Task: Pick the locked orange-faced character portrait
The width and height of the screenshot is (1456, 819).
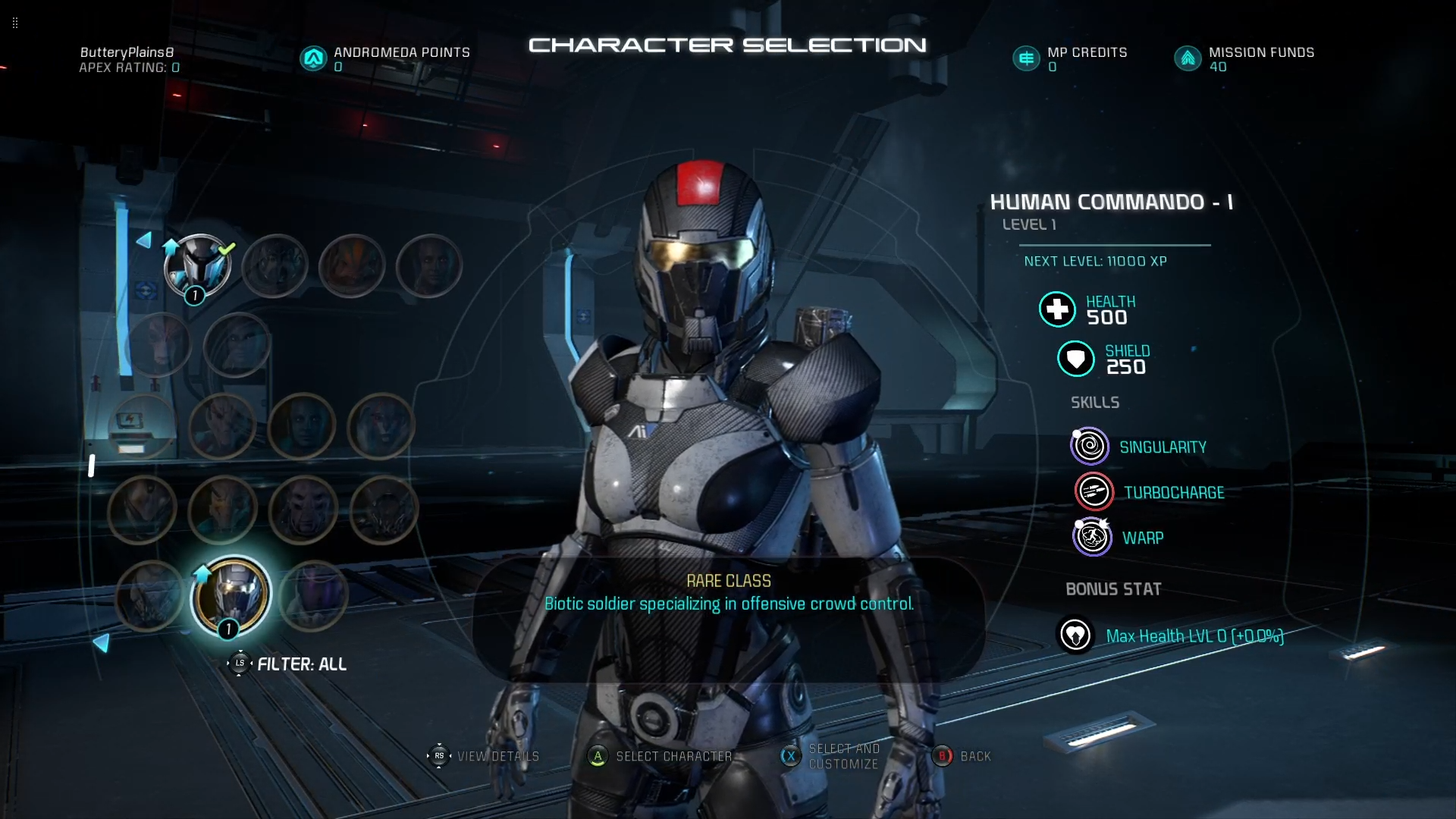Action: (352, 265)
